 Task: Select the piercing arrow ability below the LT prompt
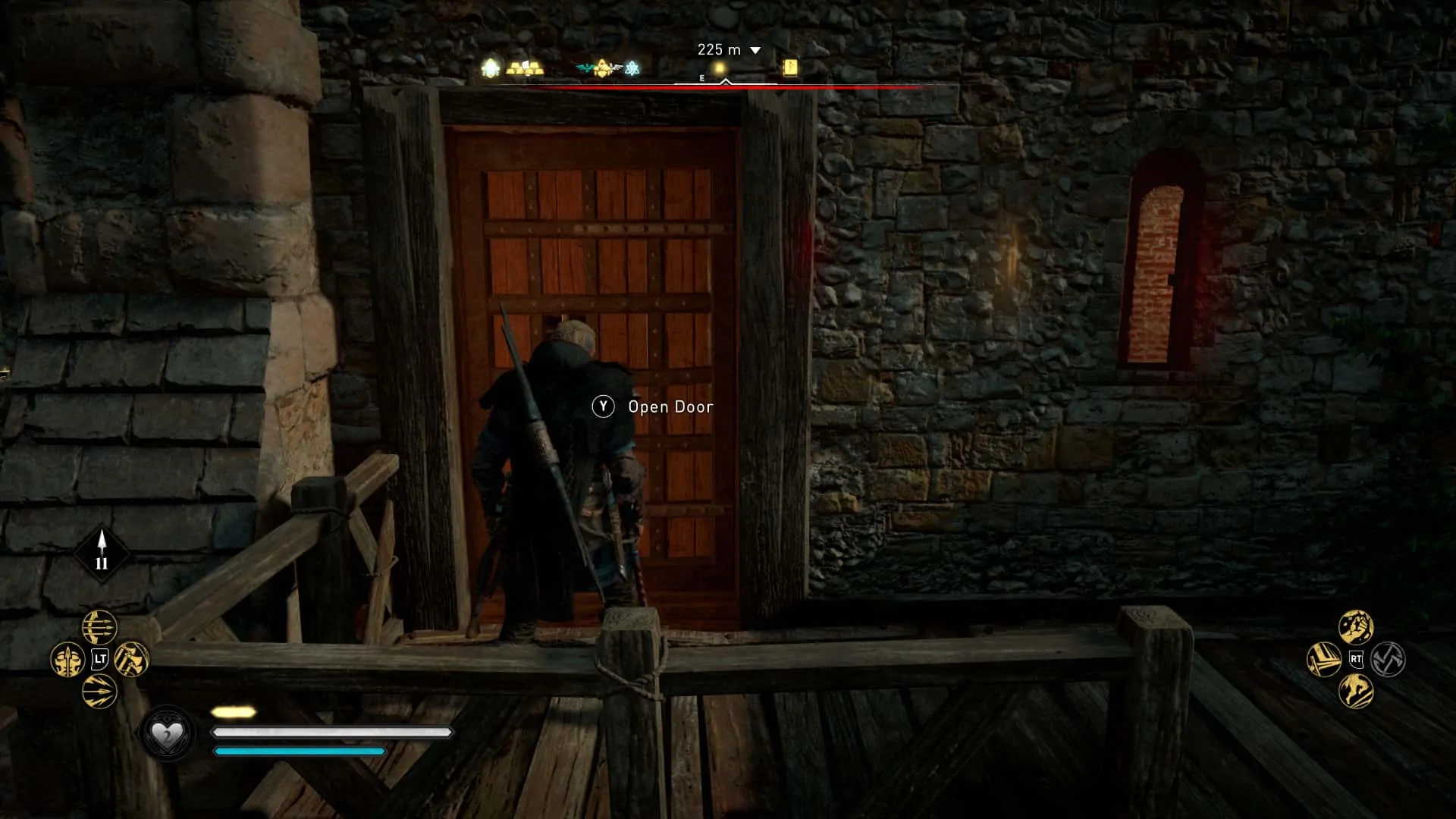coord(100,691)
